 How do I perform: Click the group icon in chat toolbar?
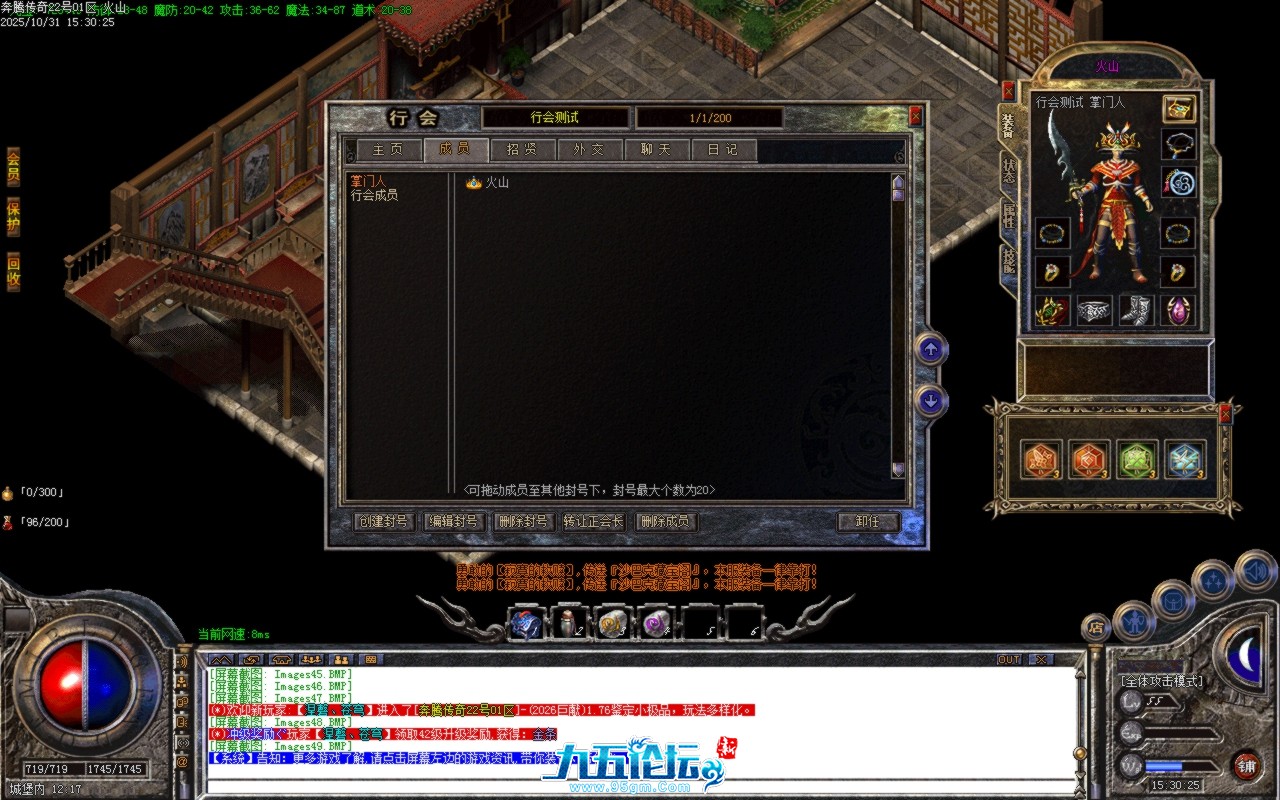[311, 659]
